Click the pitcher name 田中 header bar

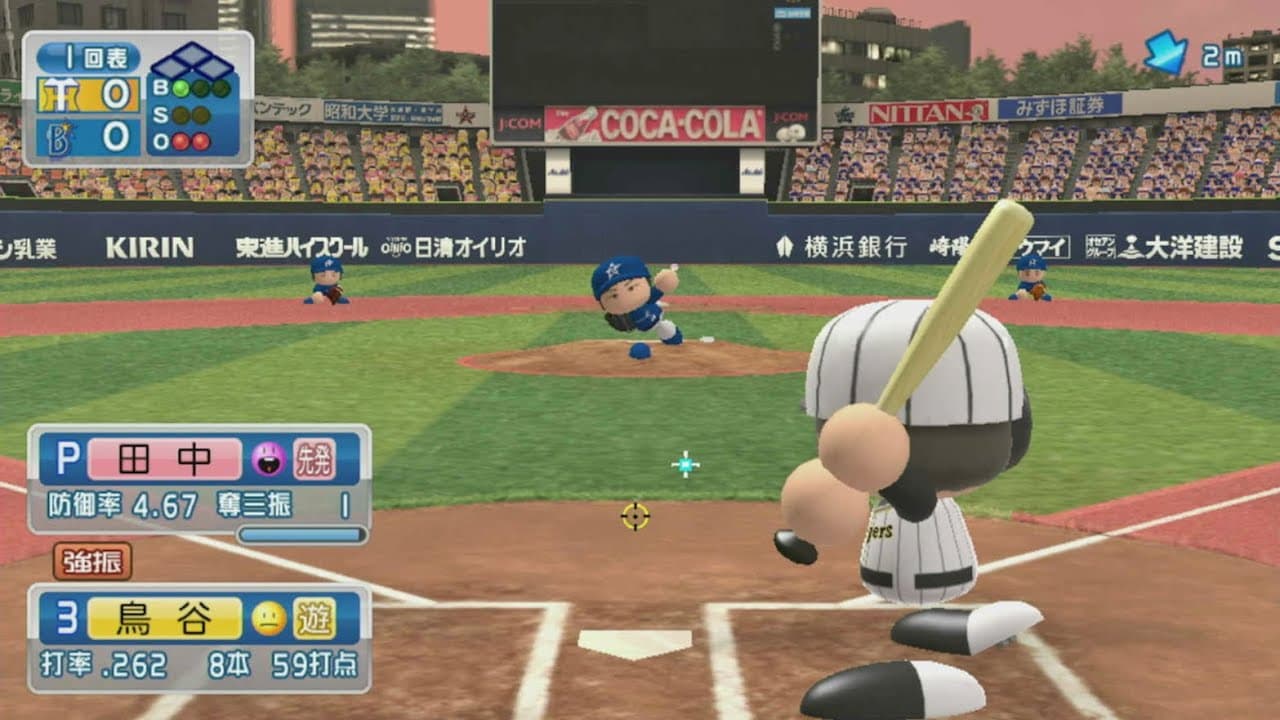[x=164, y=459]
